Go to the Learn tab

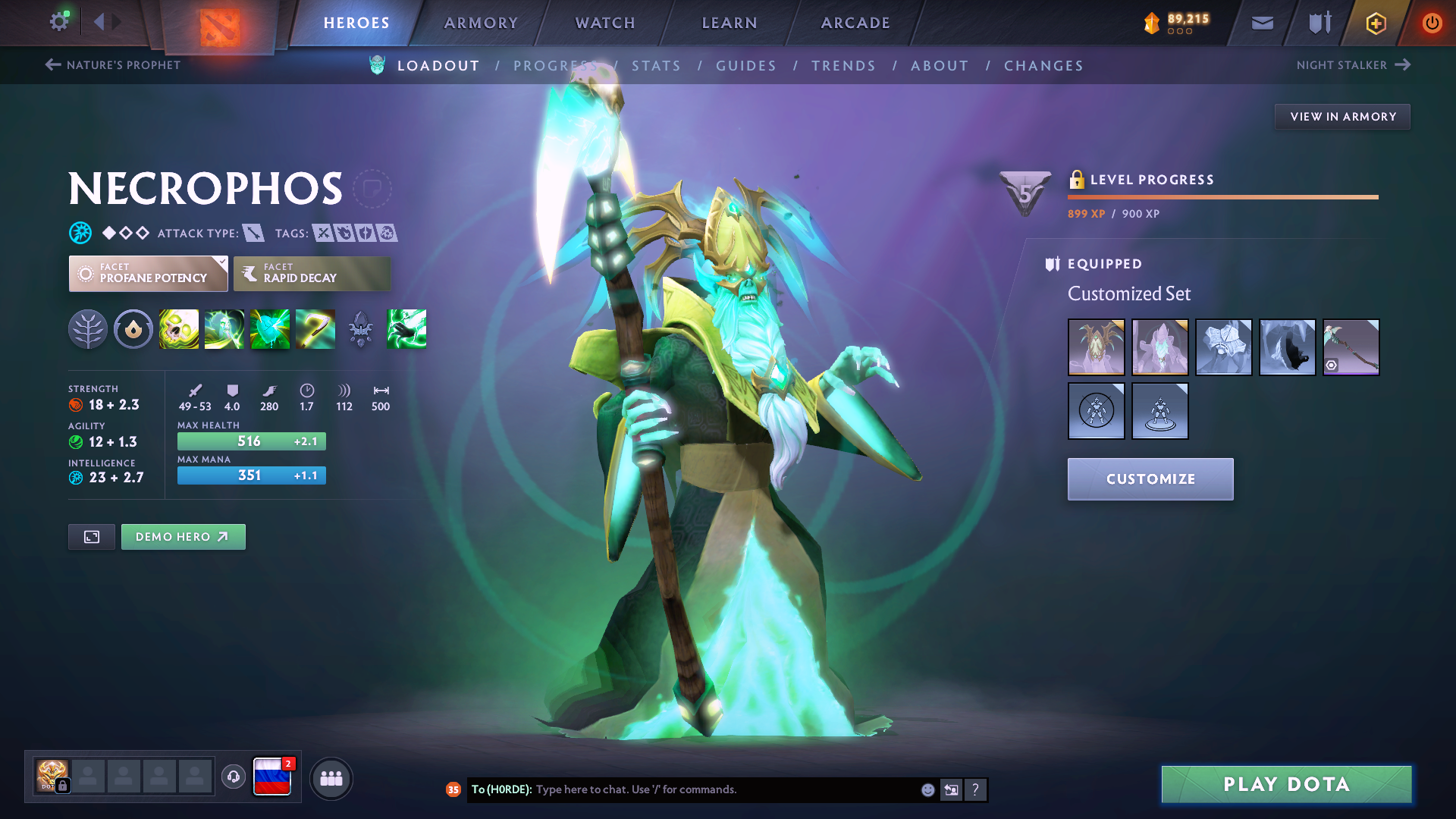coord(730,23)
